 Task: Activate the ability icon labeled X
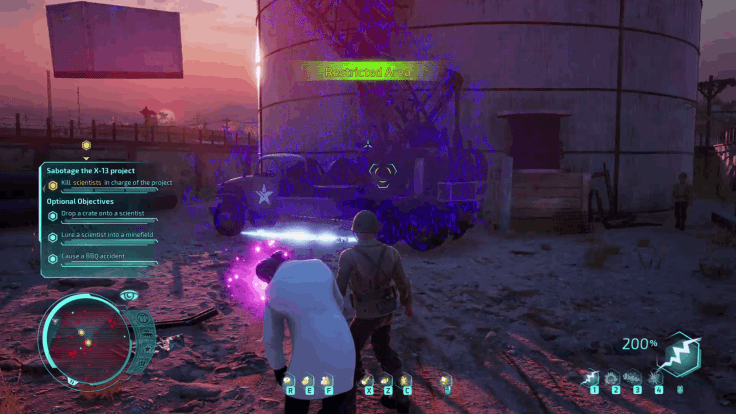(369, 381)
